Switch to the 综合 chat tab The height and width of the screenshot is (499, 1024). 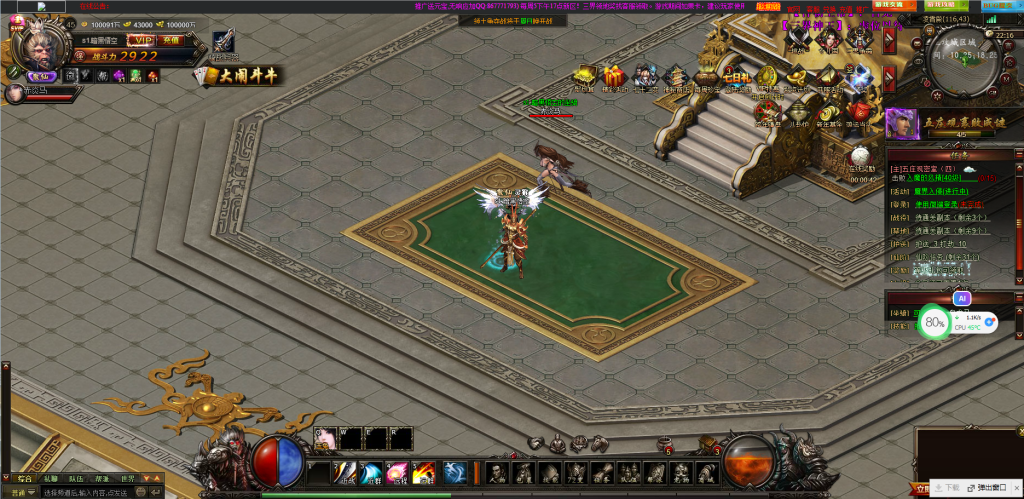coord(25,479)
